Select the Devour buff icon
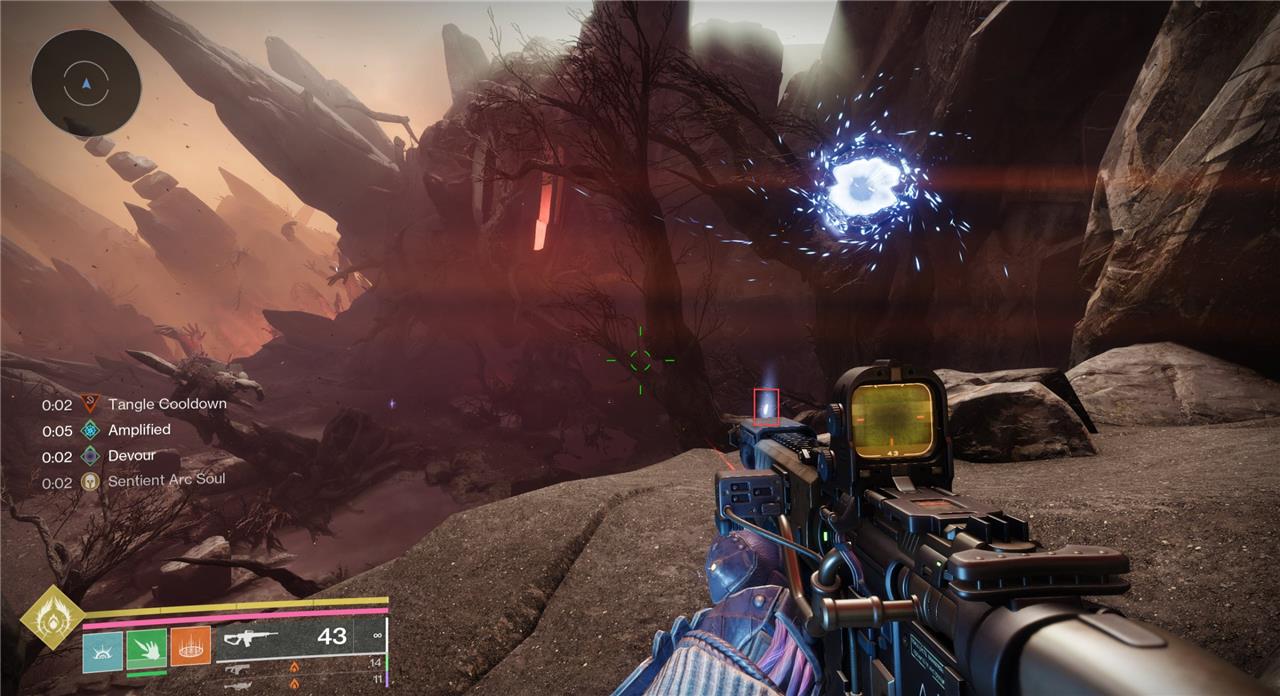Image resolution: width=1280 pixels, height=696 pixels. pos(91,456)
